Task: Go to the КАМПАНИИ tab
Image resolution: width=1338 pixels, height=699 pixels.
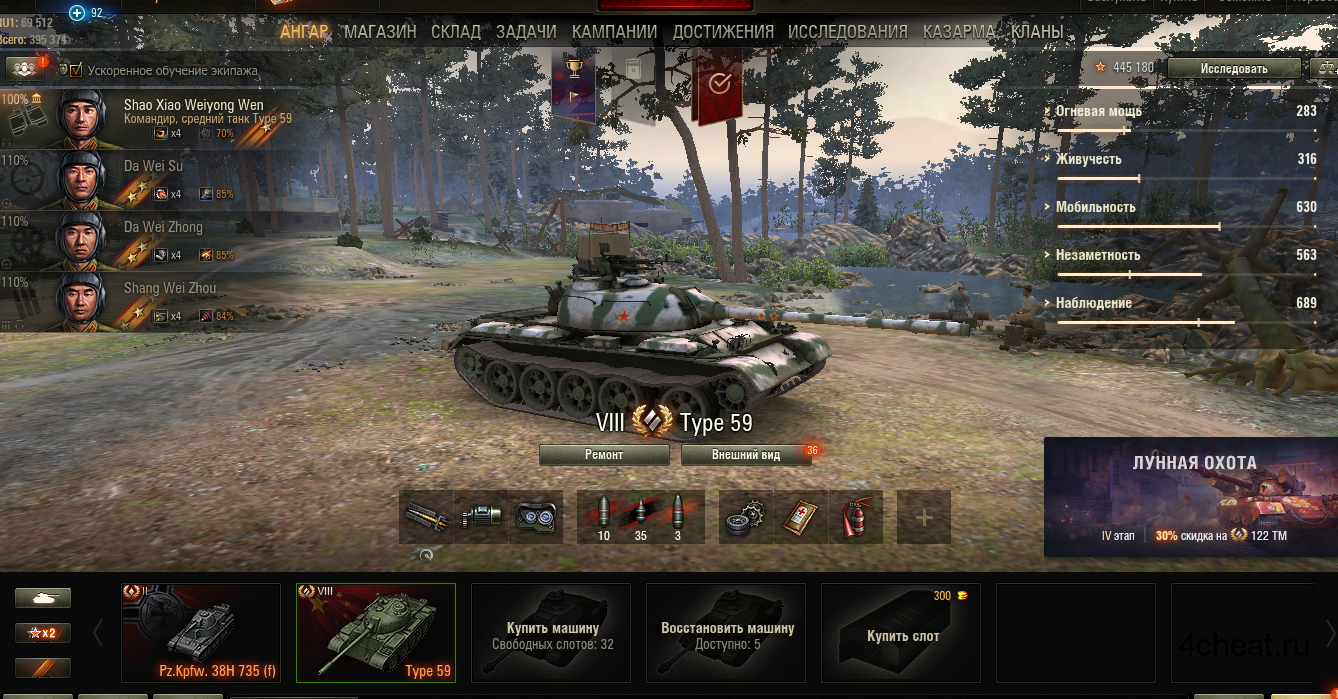Action: click(614, 32)
